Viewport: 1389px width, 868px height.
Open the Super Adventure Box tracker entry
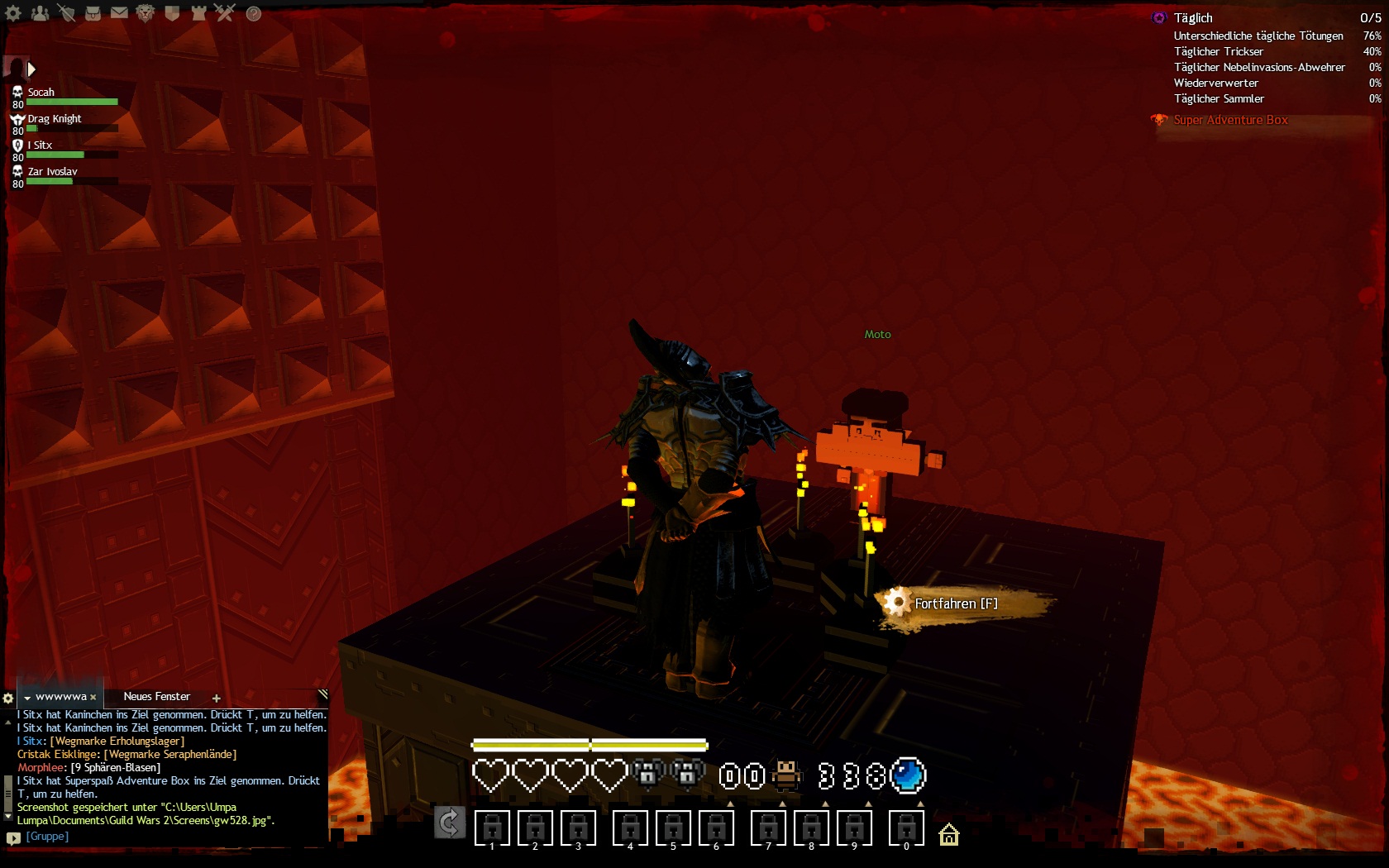coord(1230,120)
